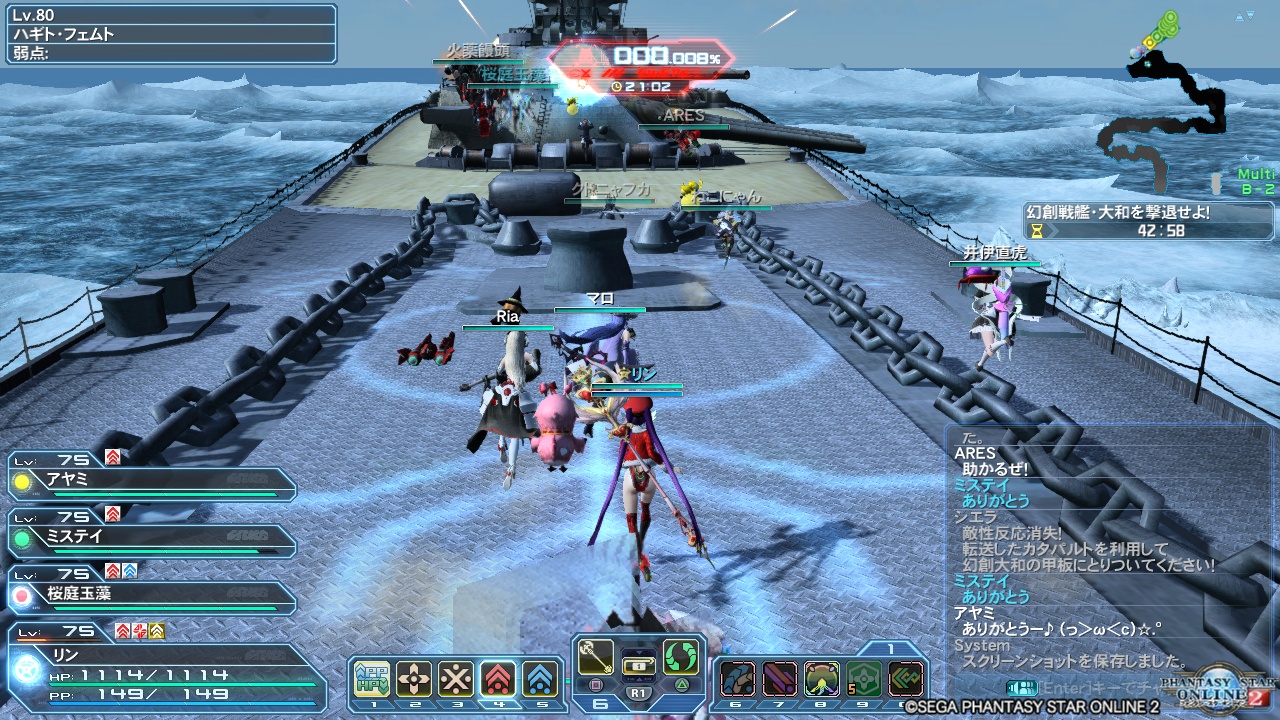Toggle the minimap size arrows

(1243, 17)
